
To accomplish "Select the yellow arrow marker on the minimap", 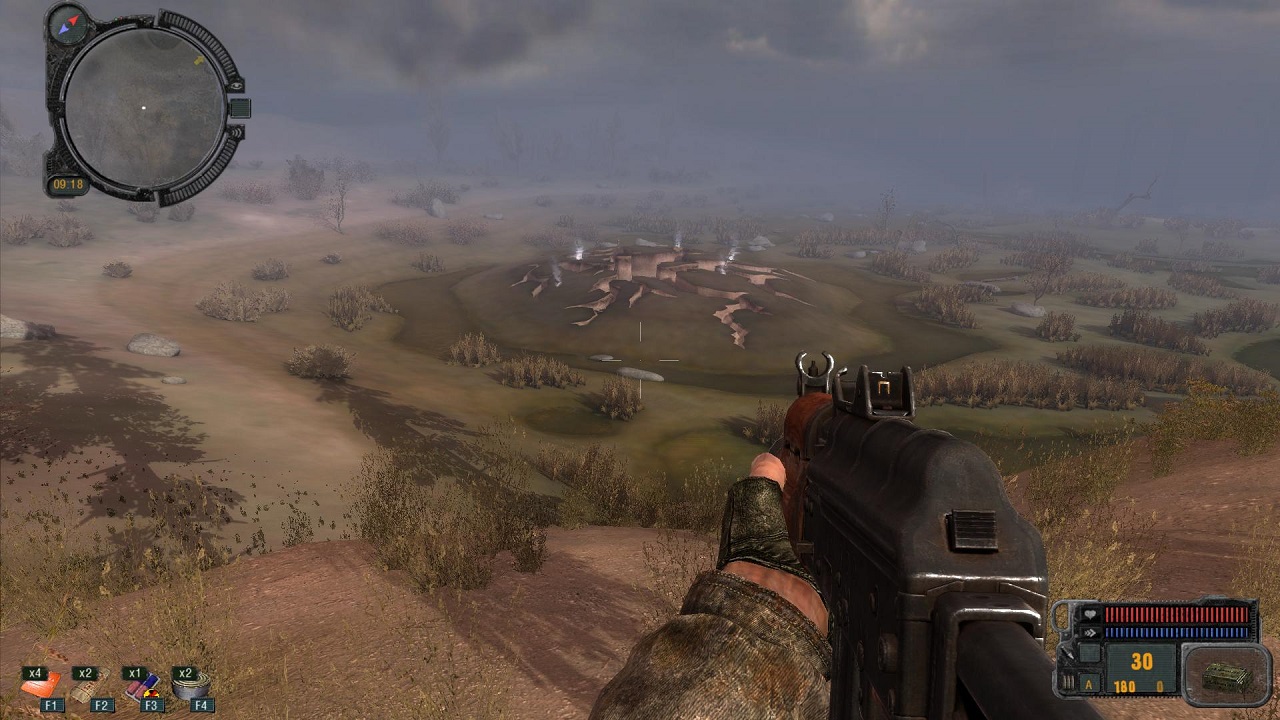I will (198, 61).
